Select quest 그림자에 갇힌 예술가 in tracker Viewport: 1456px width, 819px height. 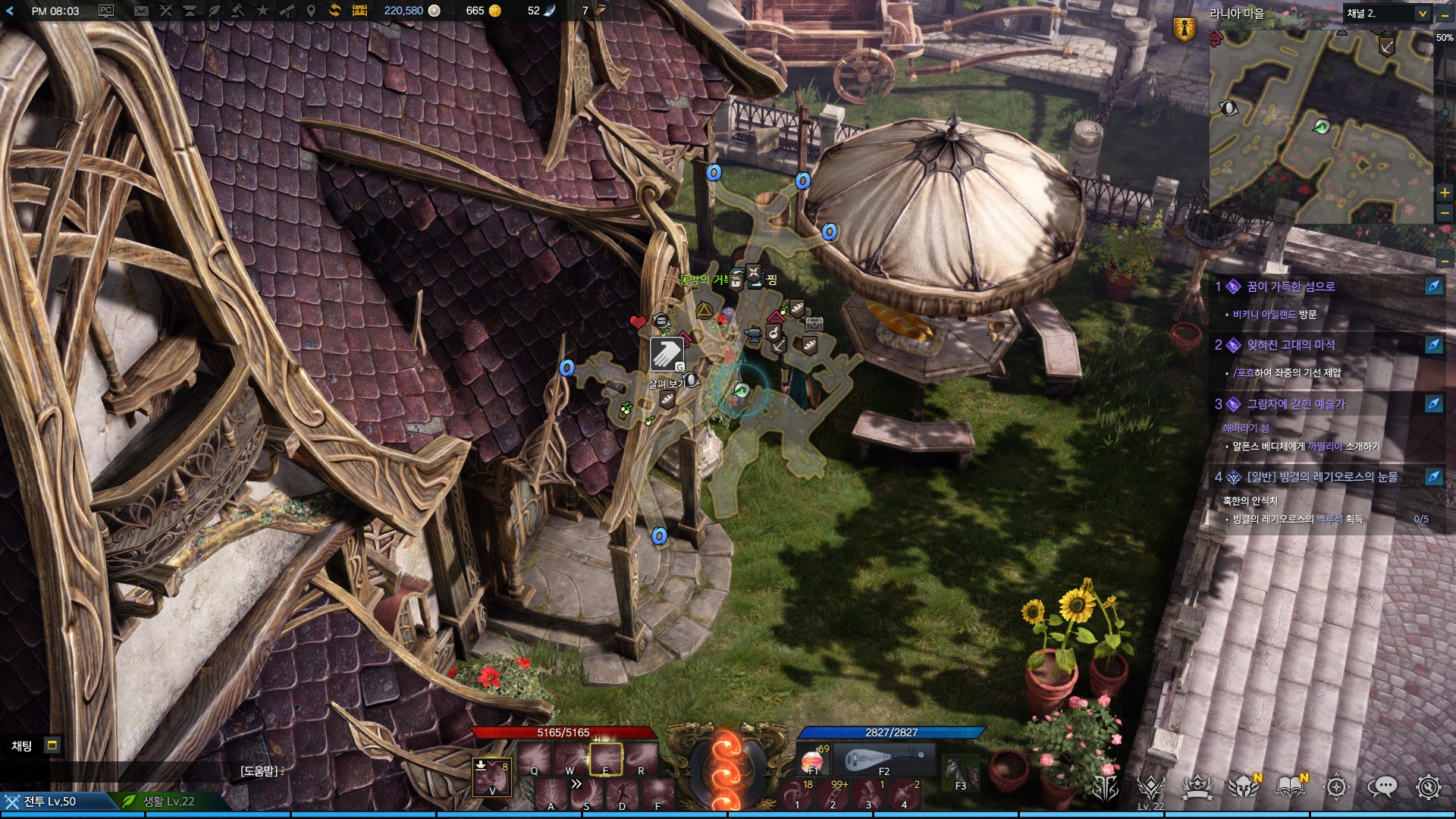1295,404
